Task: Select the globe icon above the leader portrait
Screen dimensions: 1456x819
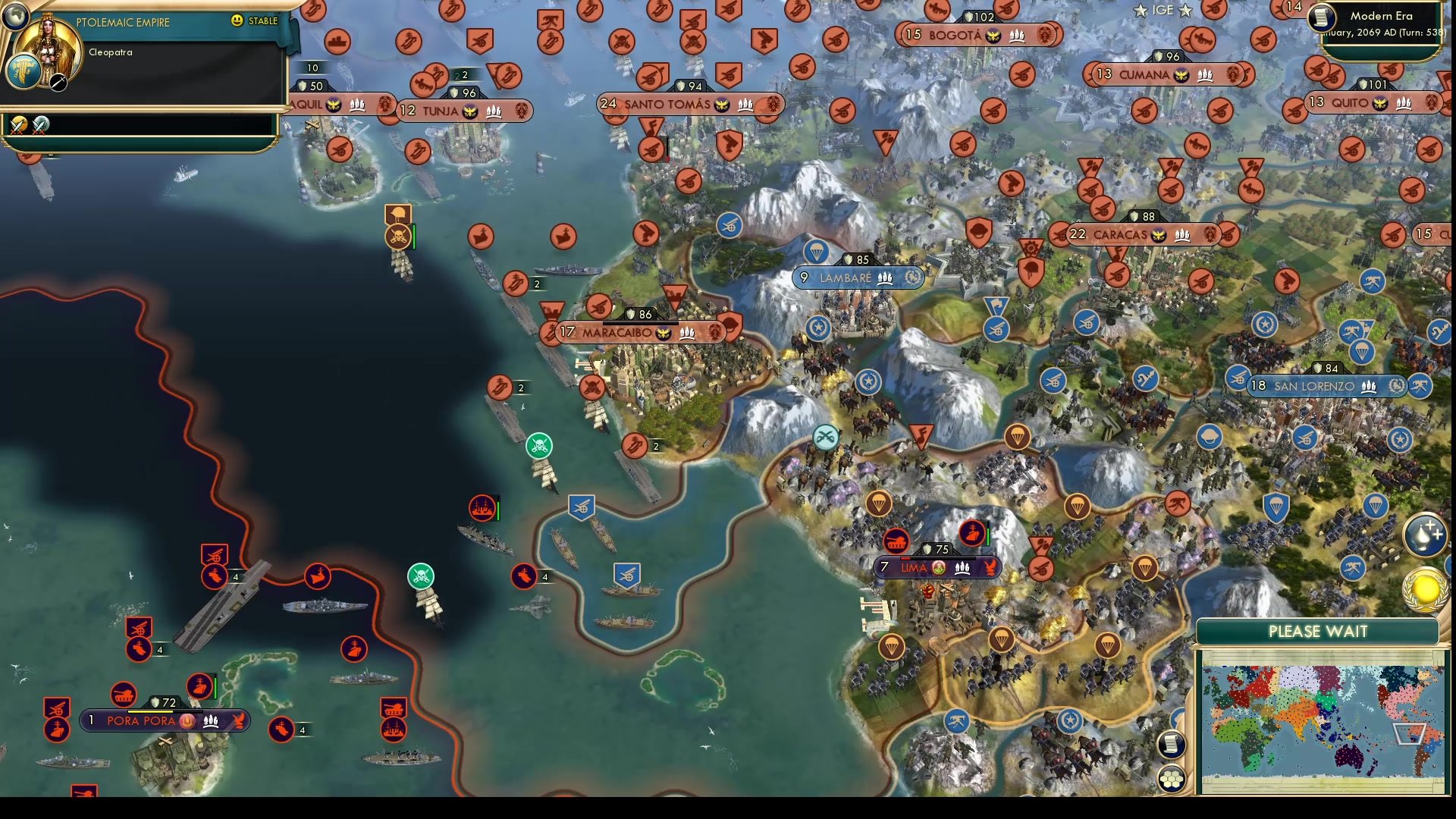Action: click(17, 17)
